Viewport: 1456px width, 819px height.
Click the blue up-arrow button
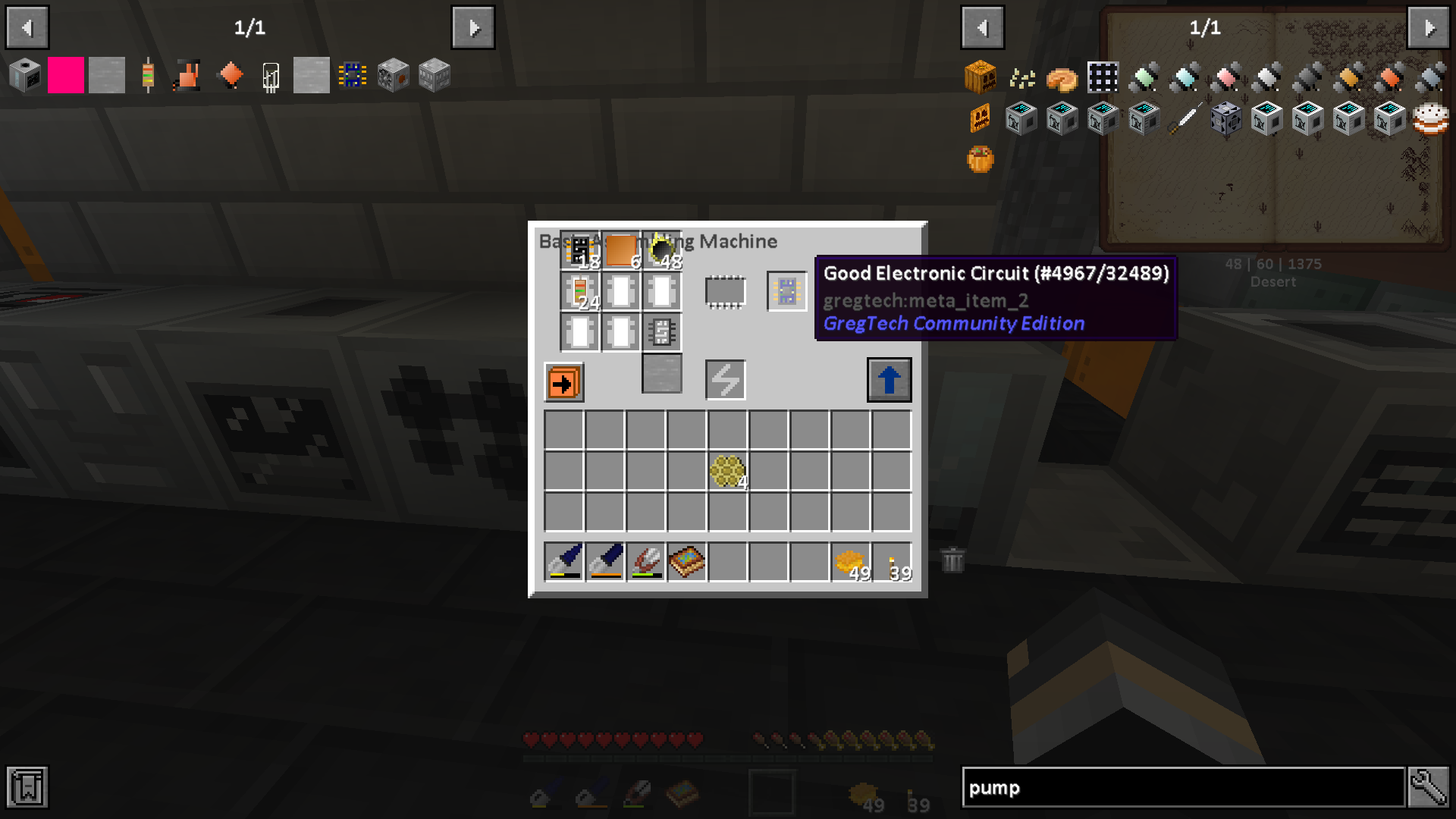pyautogui.click(x=889, y=380)
